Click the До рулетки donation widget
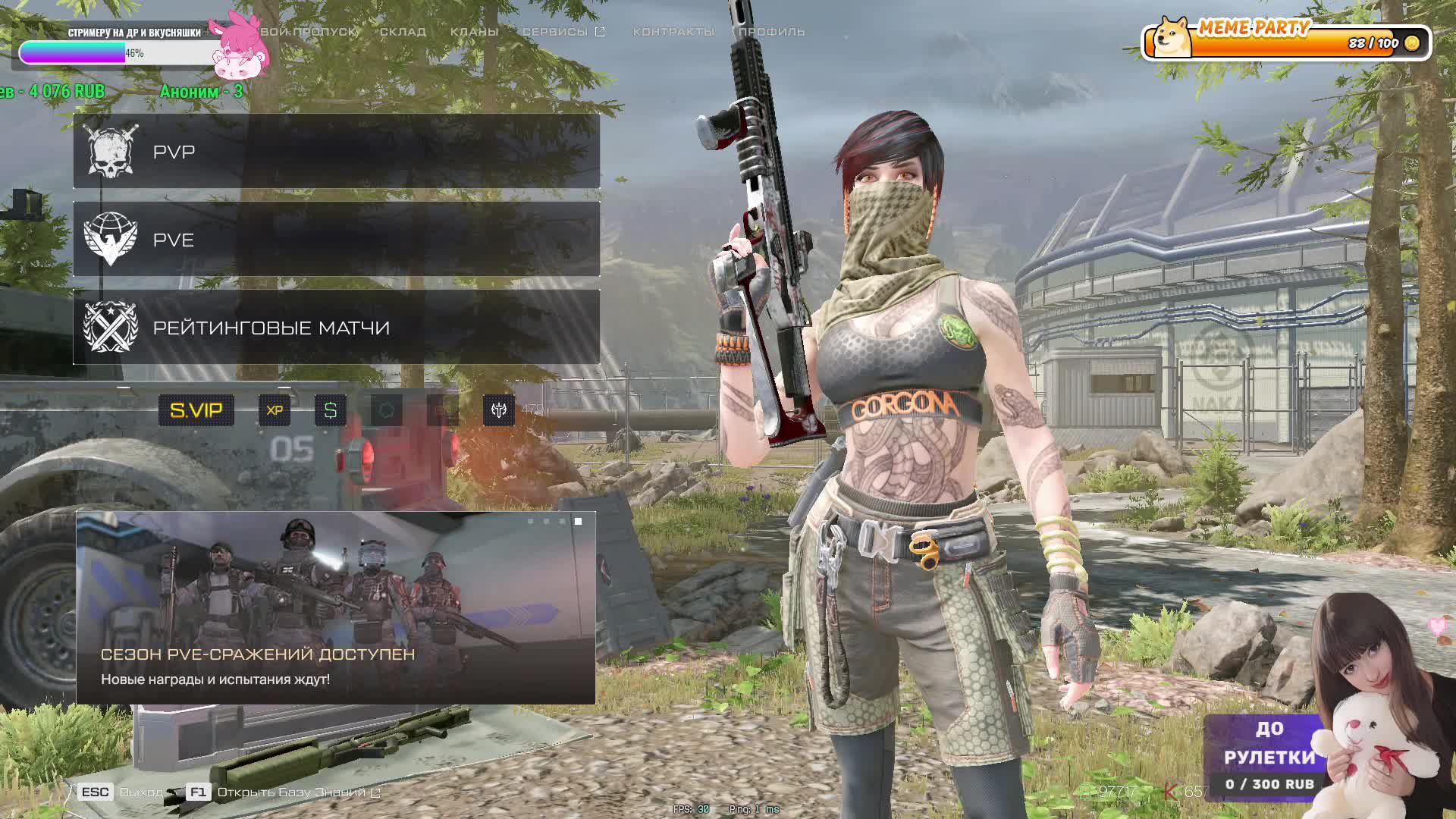Screen dimensions: 1456x819 click(1269, 755)
